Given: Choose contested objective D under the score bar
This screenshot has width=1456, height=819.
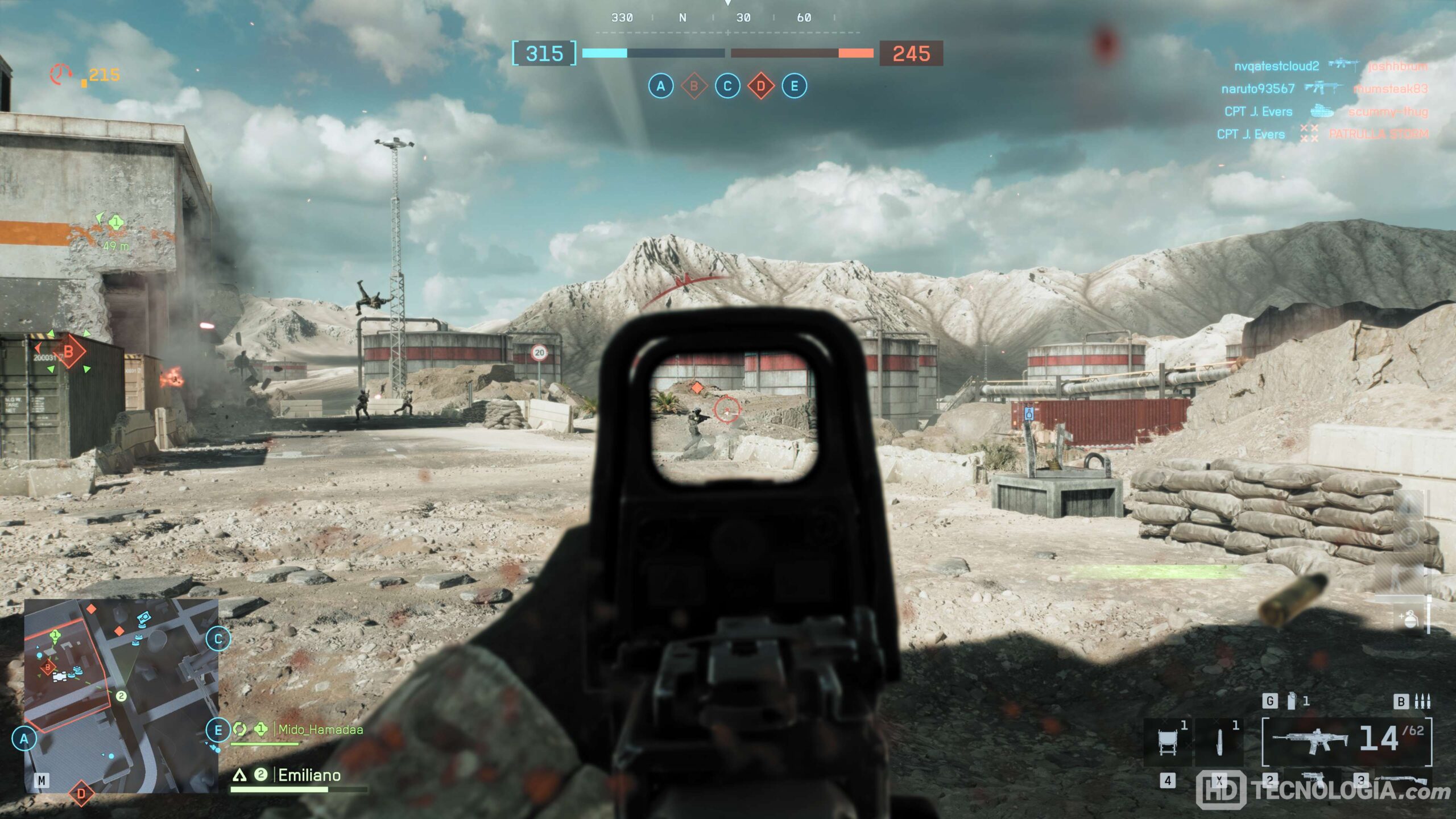Looking at the screenshot, I should click(761, 86).
